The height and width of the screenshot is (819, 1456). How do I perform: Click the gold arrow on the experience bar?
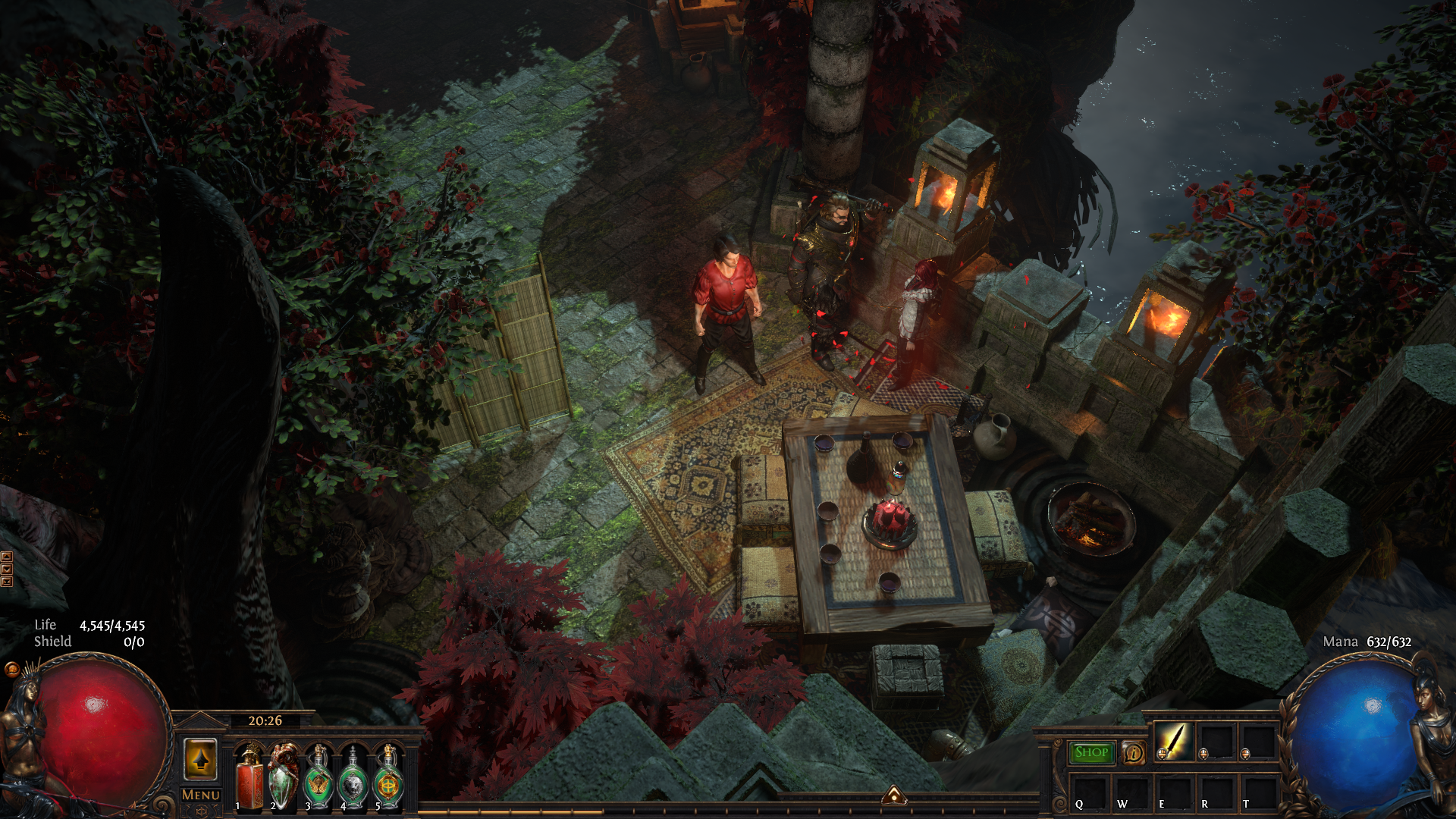click(894, 795)
